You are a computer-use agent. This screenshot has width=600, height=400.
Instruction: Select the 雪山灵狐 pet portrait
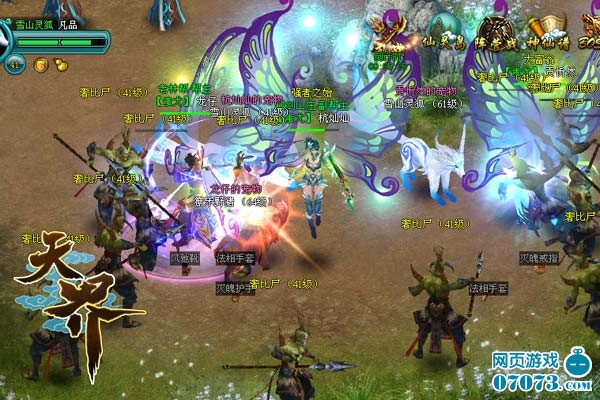click(x=5, y=39)
